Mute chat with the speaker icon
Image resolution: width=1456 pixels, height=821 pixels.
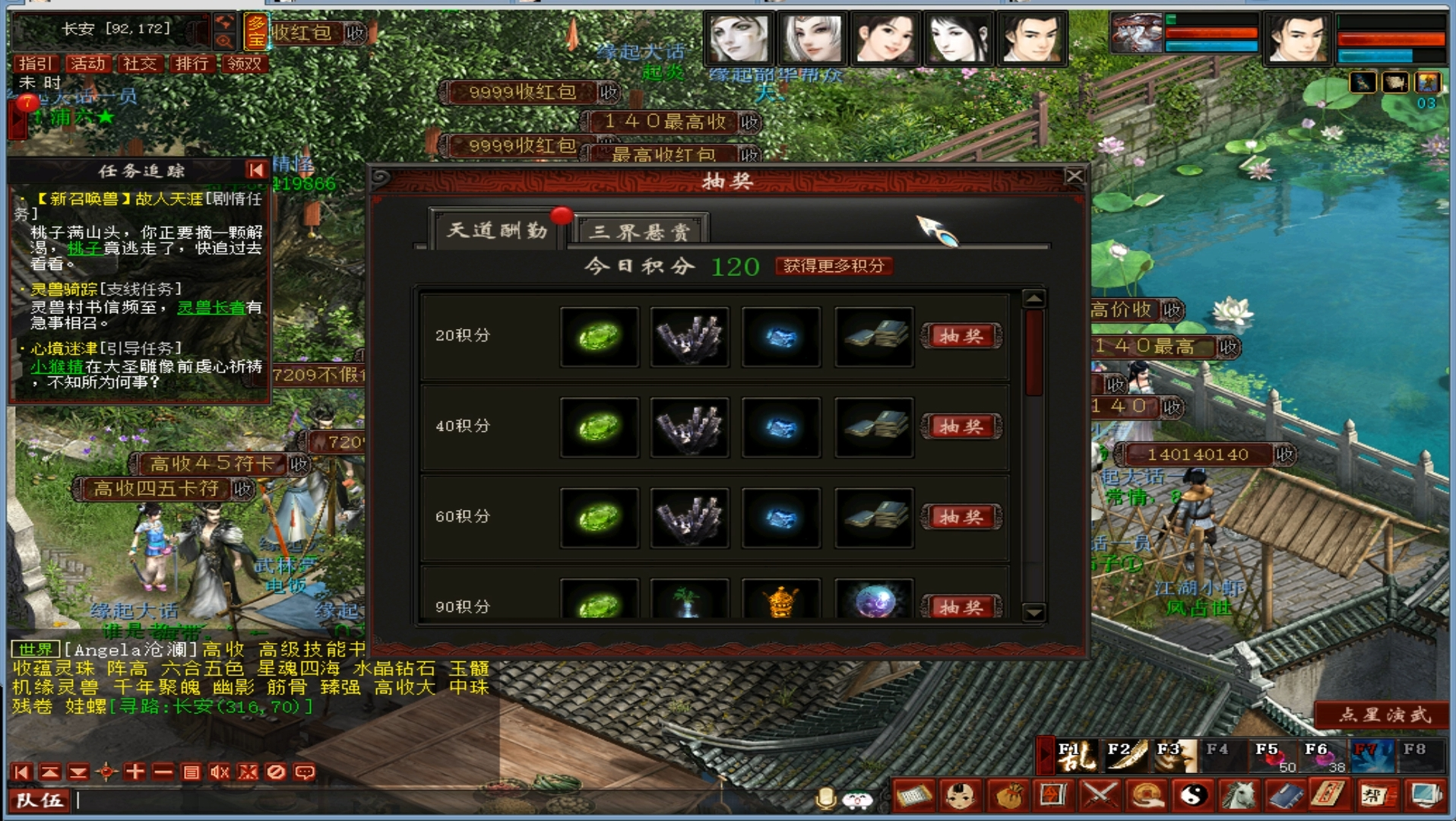tap(220, 772)
